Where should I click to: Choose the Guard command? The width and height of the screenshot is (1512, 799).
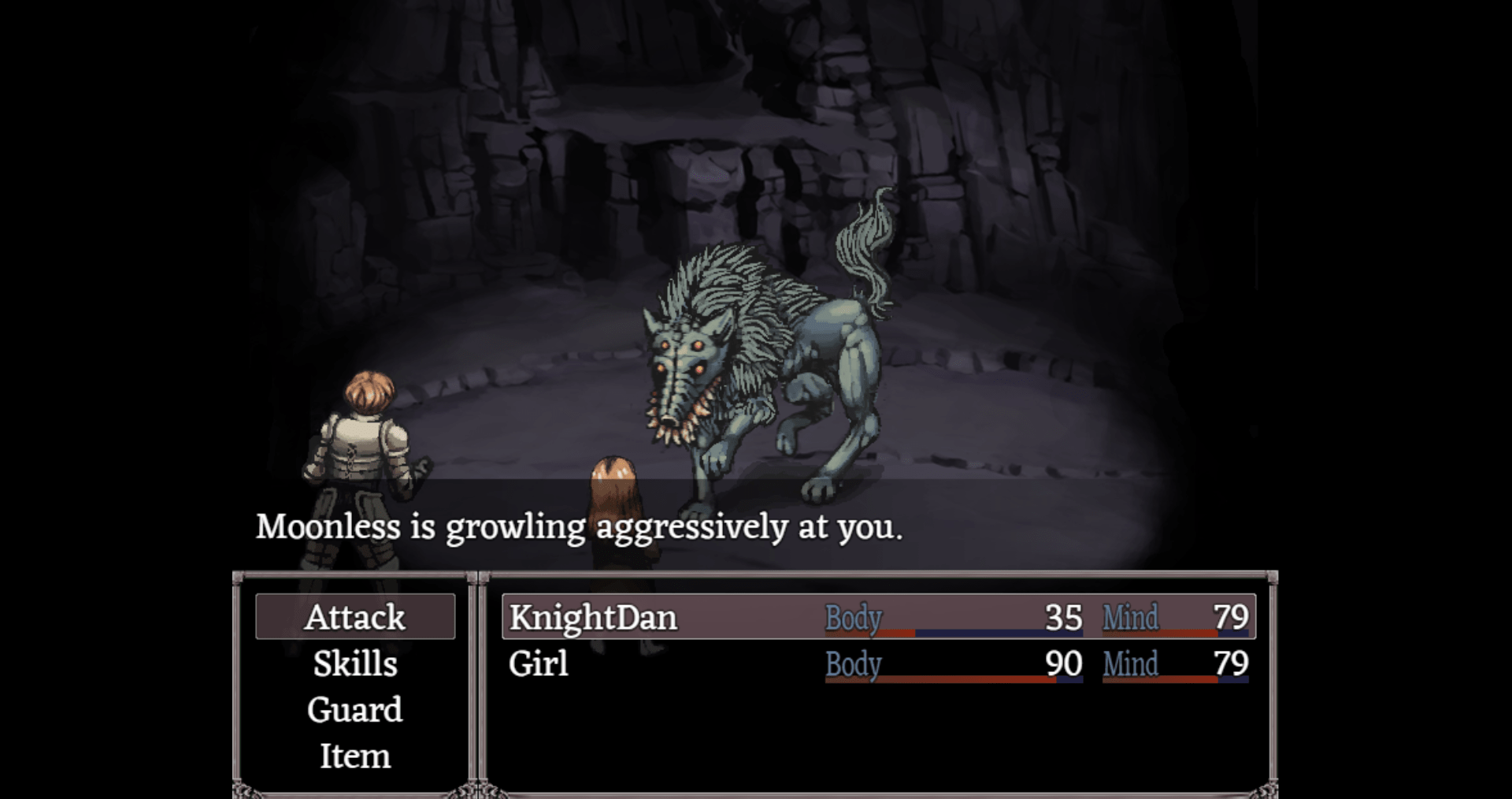click(x=355, y=710)
